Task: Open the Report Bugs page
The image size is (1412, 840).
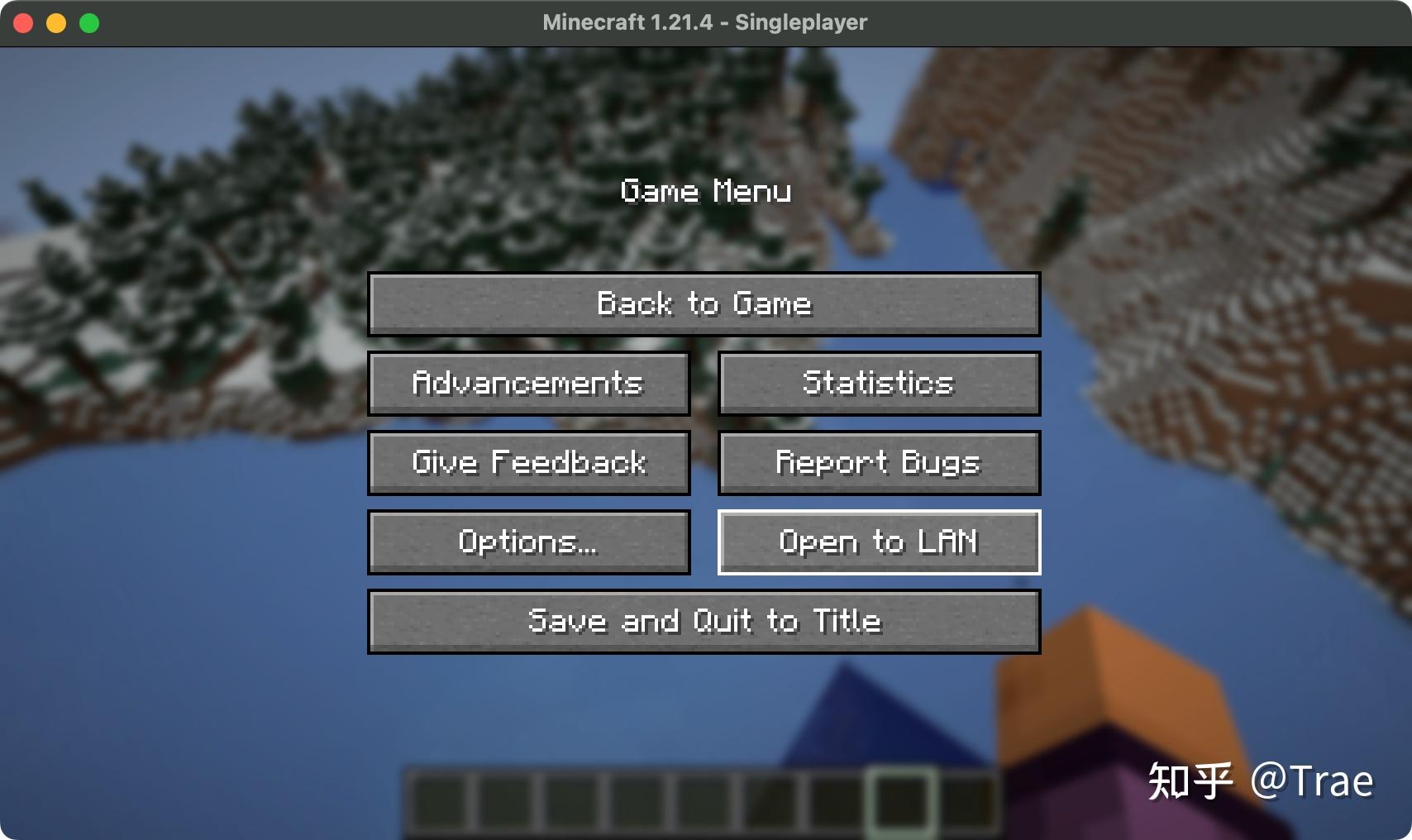Action: coord(878,462)
